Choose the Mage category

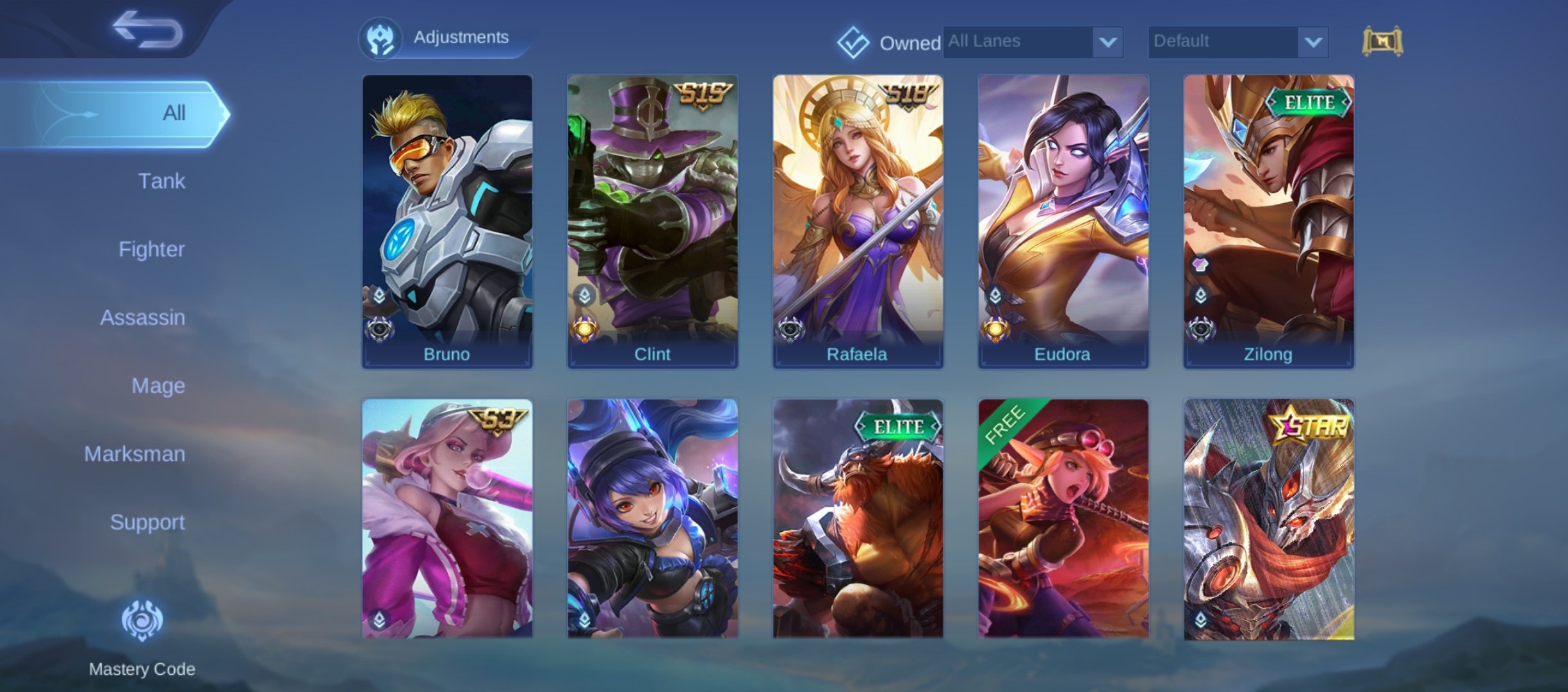pos(158,386)
